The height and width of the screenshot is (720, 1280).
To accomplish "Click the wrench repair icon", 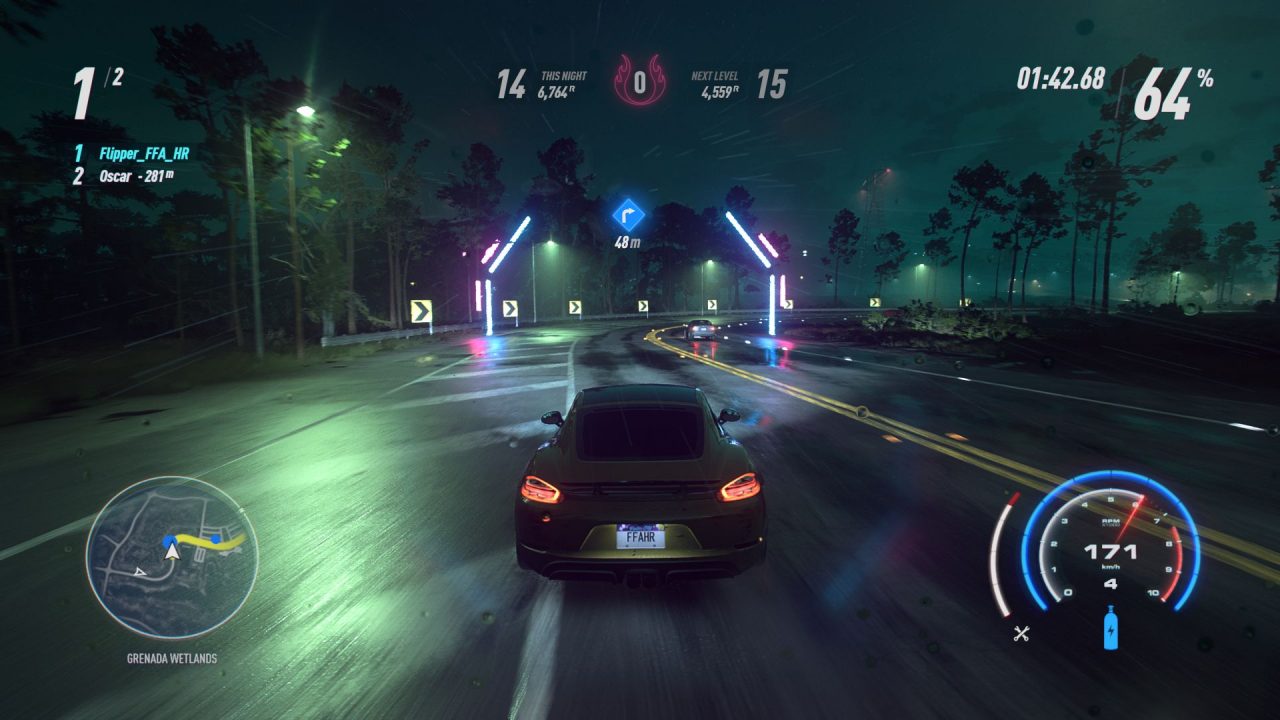I will tap(1021, 632).
